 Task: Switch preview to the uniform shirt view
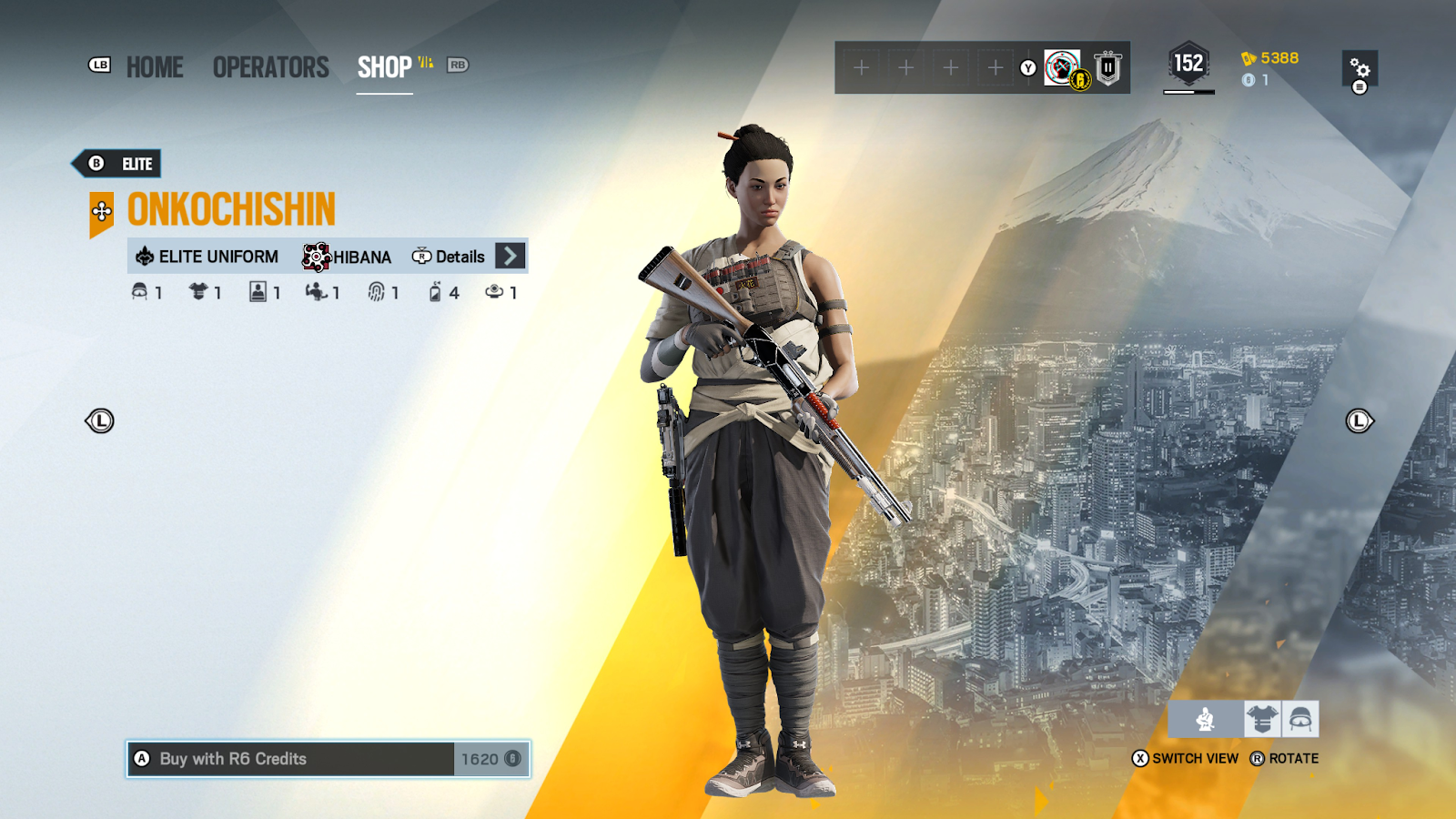[1262, 720]
